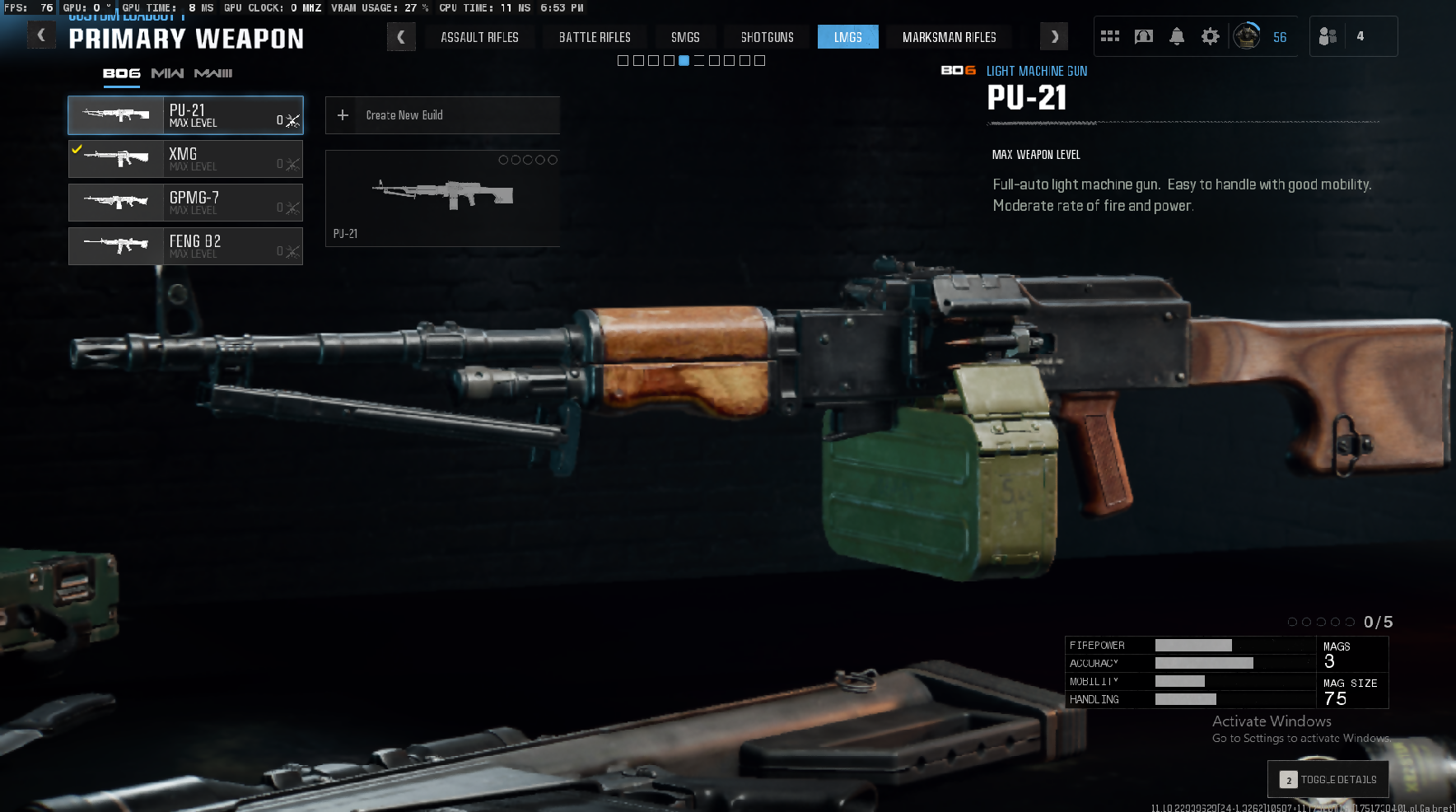Screen dimensions: 1456x812
Task: Pick the XMG light machine gun
Action: (185, 159)
